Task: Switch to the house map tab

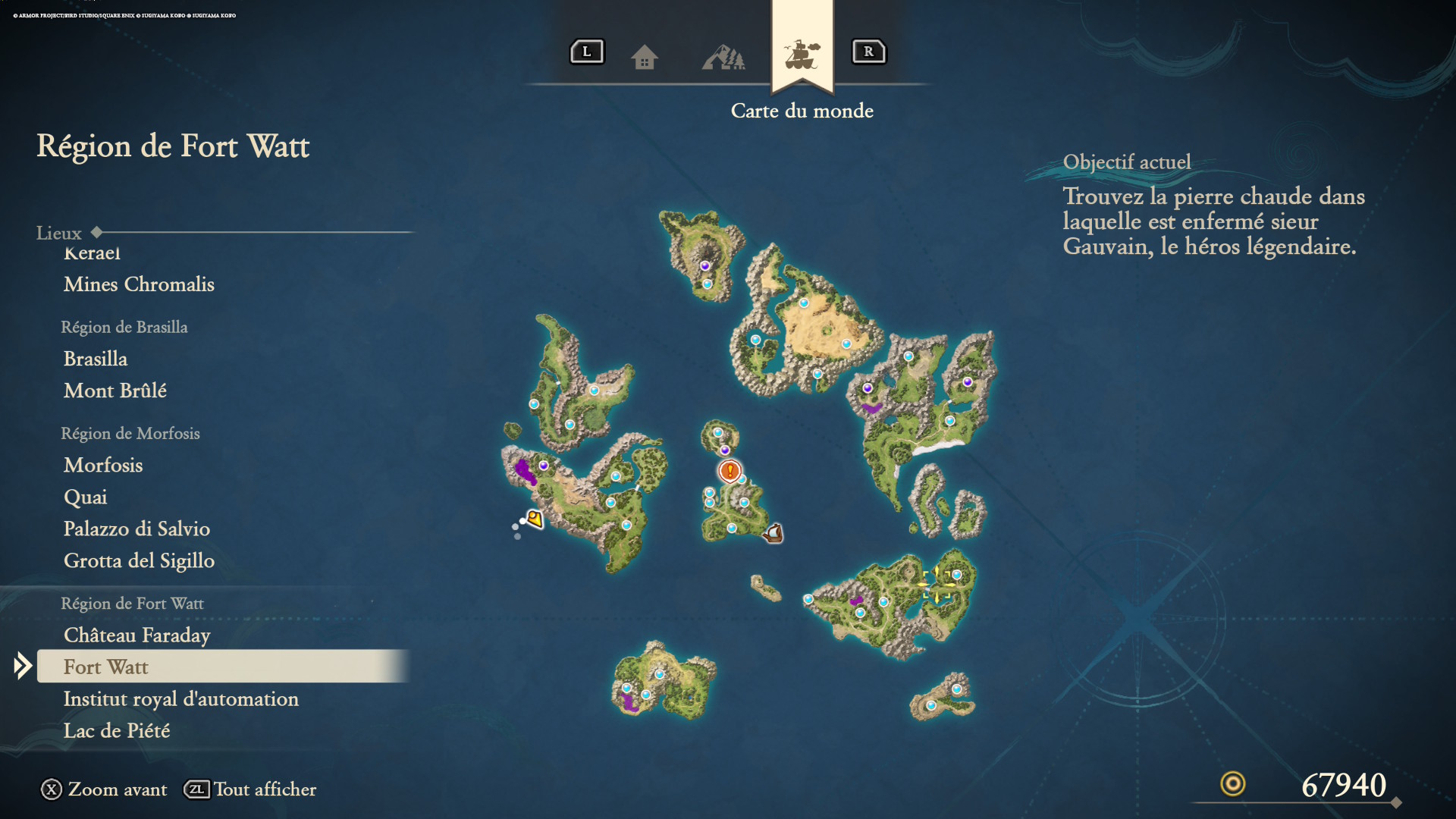Action: pos(645,57)
